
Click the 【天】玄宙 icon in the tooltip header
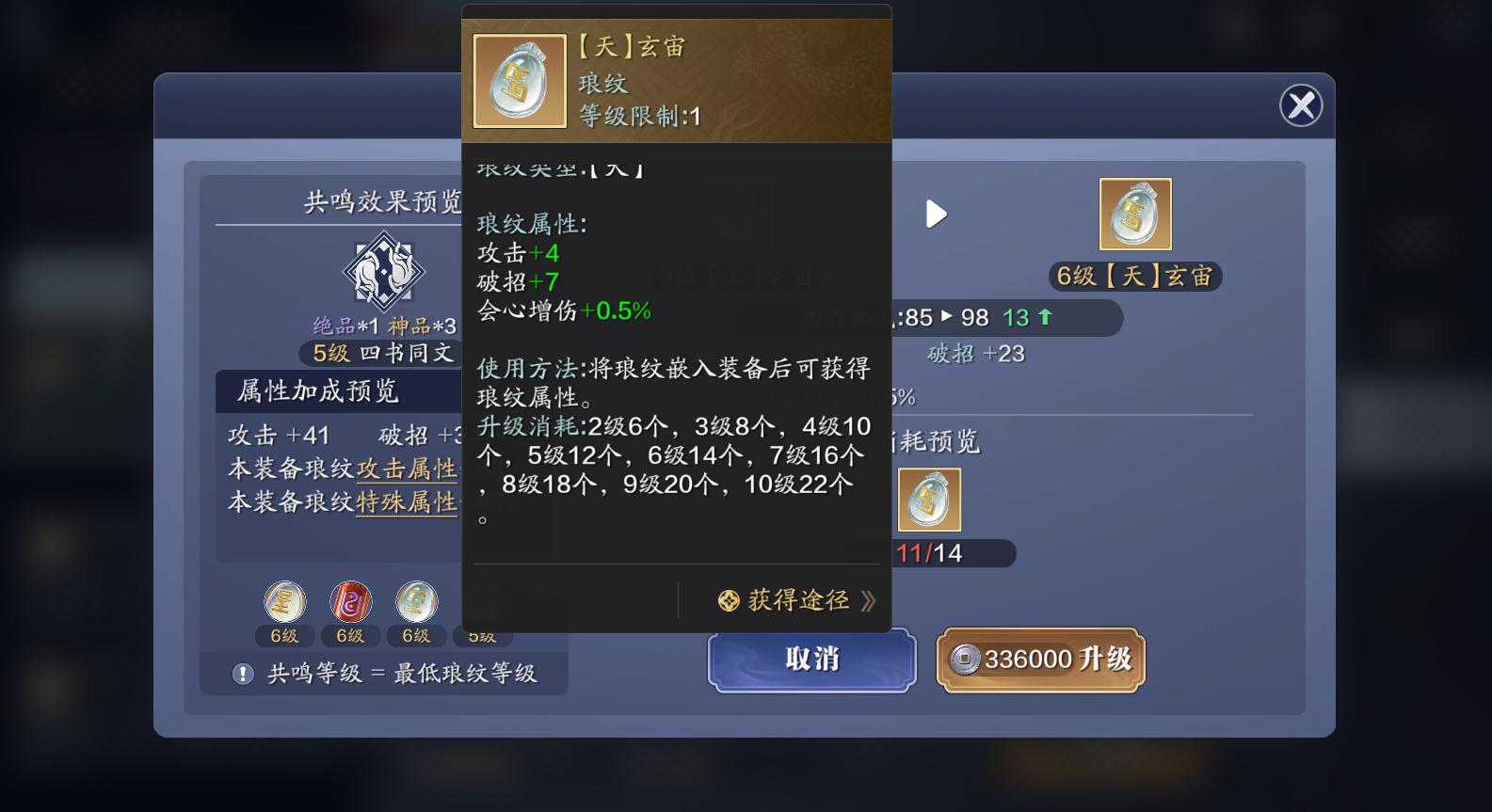(x=519, y=80)
